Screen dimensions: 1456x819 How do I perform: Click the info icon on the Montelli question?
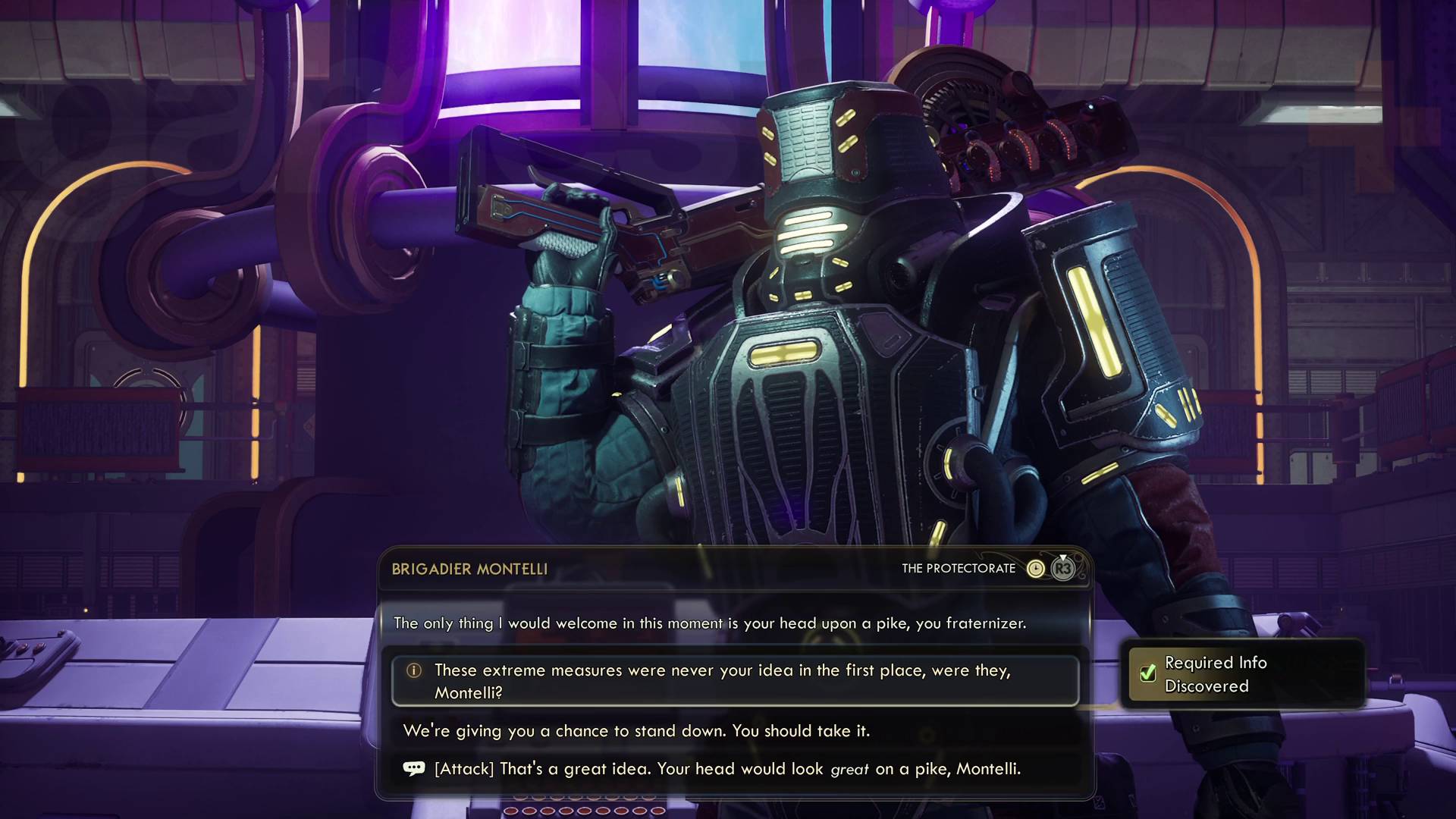point(414,671)
